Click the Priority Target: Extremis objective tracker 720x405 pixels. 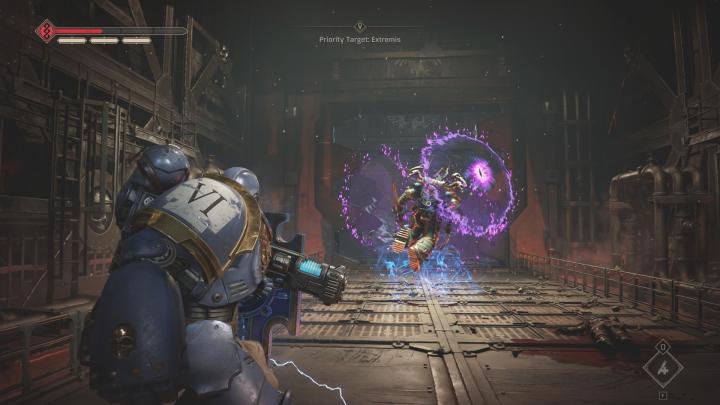coord(360,39)
